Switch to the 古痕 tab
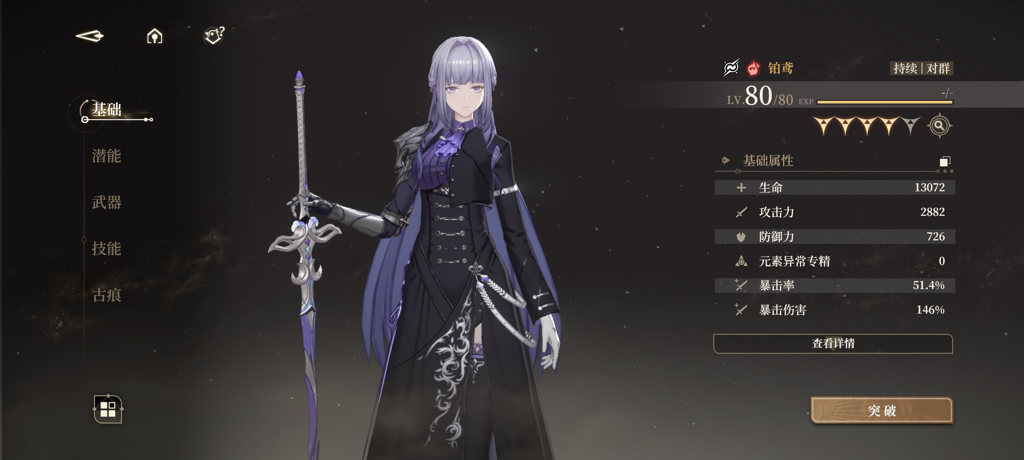Viewport: 1024px width, 460px height. (106, 295)
